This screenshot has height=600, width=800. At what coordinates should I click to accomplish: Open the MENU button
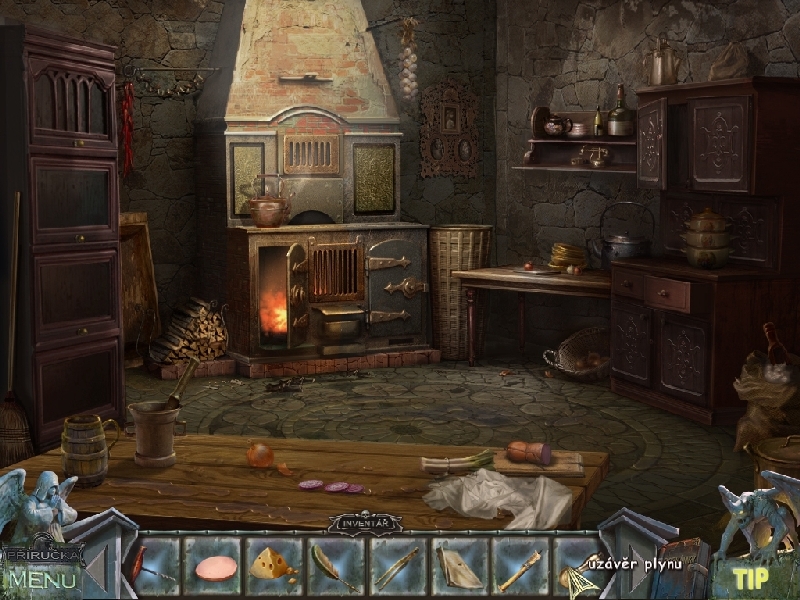(x=42, y=579)
